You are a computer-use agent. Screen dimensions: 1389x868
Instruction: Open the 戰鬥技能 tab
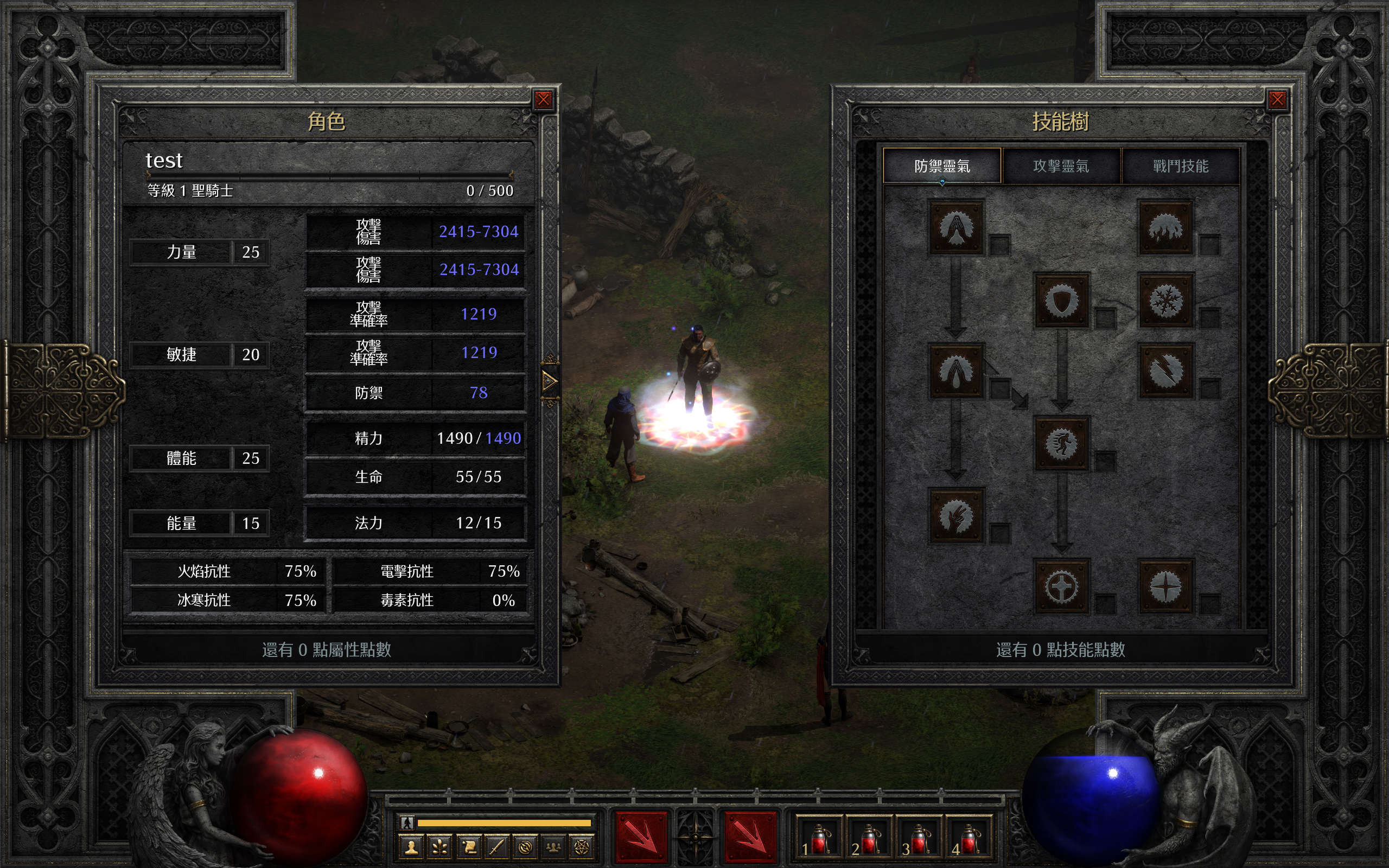(x=1180, y=166)
